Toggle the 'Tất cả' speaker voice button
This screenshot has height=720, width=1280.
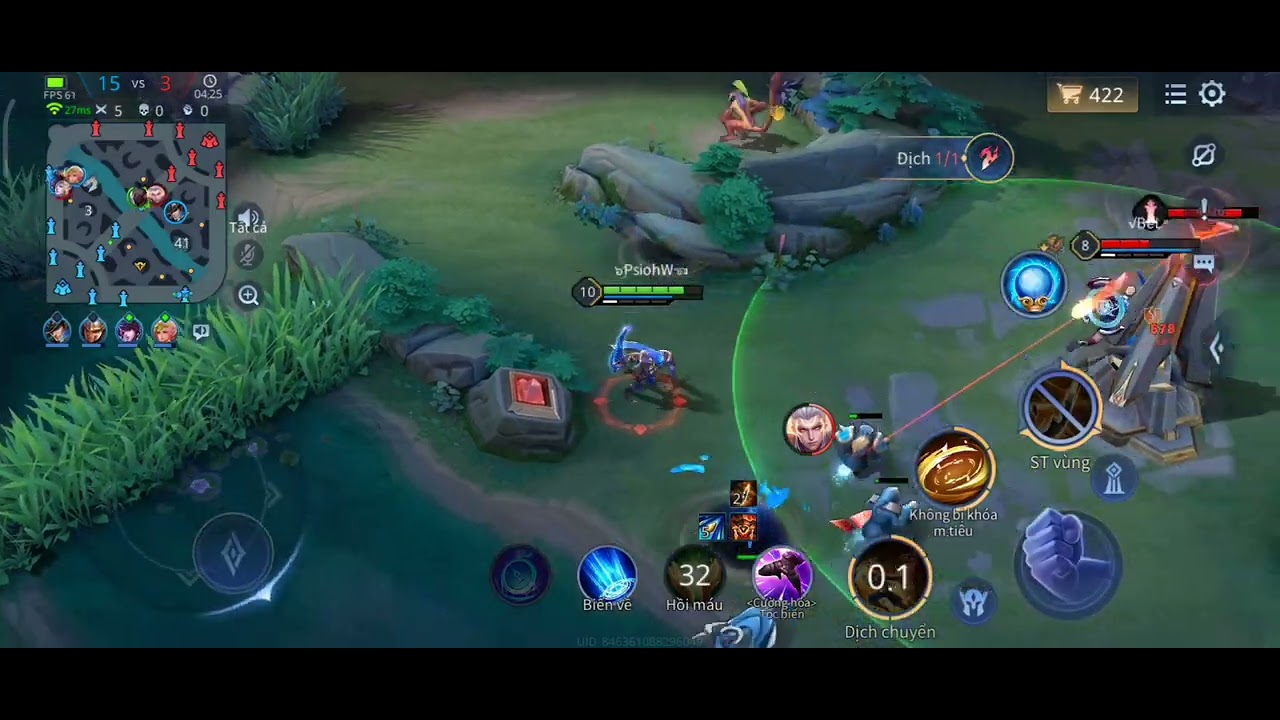(x=248, y=220)
